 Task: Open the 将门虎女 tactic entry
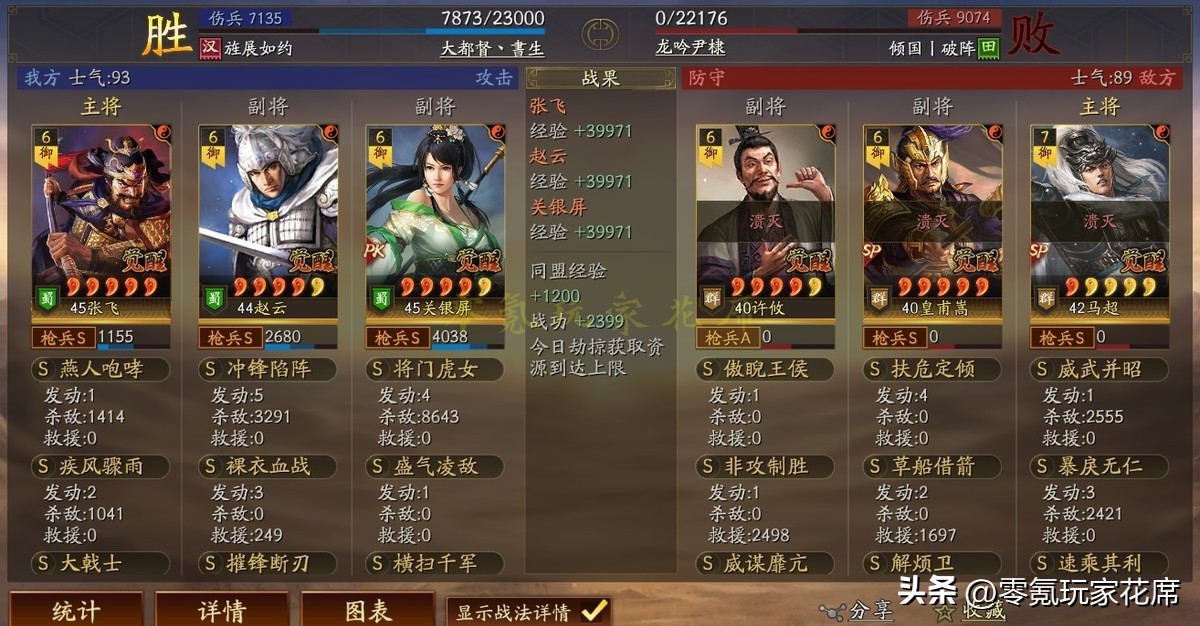[x=435, y=370]
